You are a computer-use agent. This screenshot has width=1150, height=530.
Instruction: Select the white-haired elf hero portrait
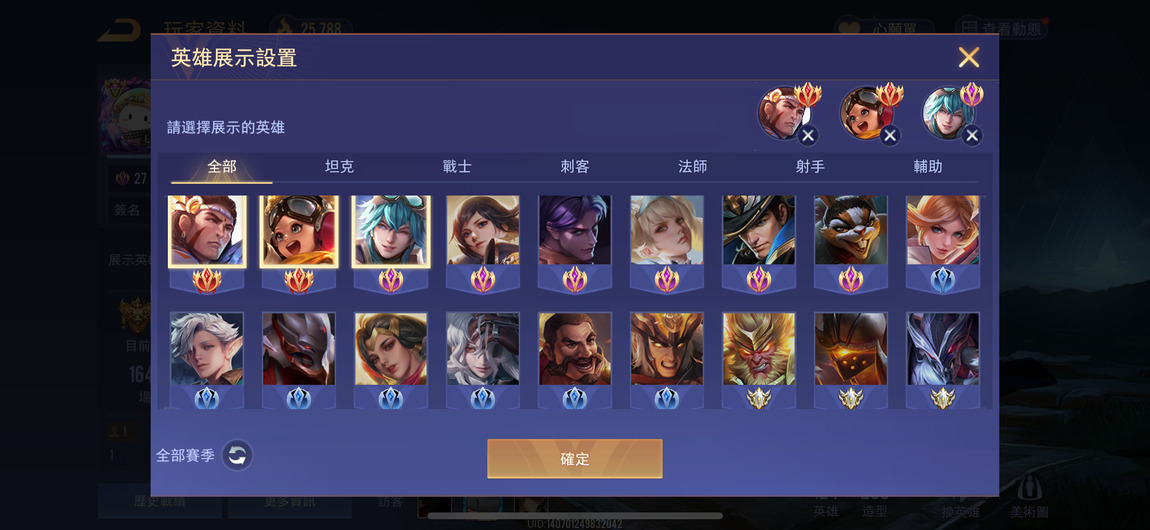207,350
